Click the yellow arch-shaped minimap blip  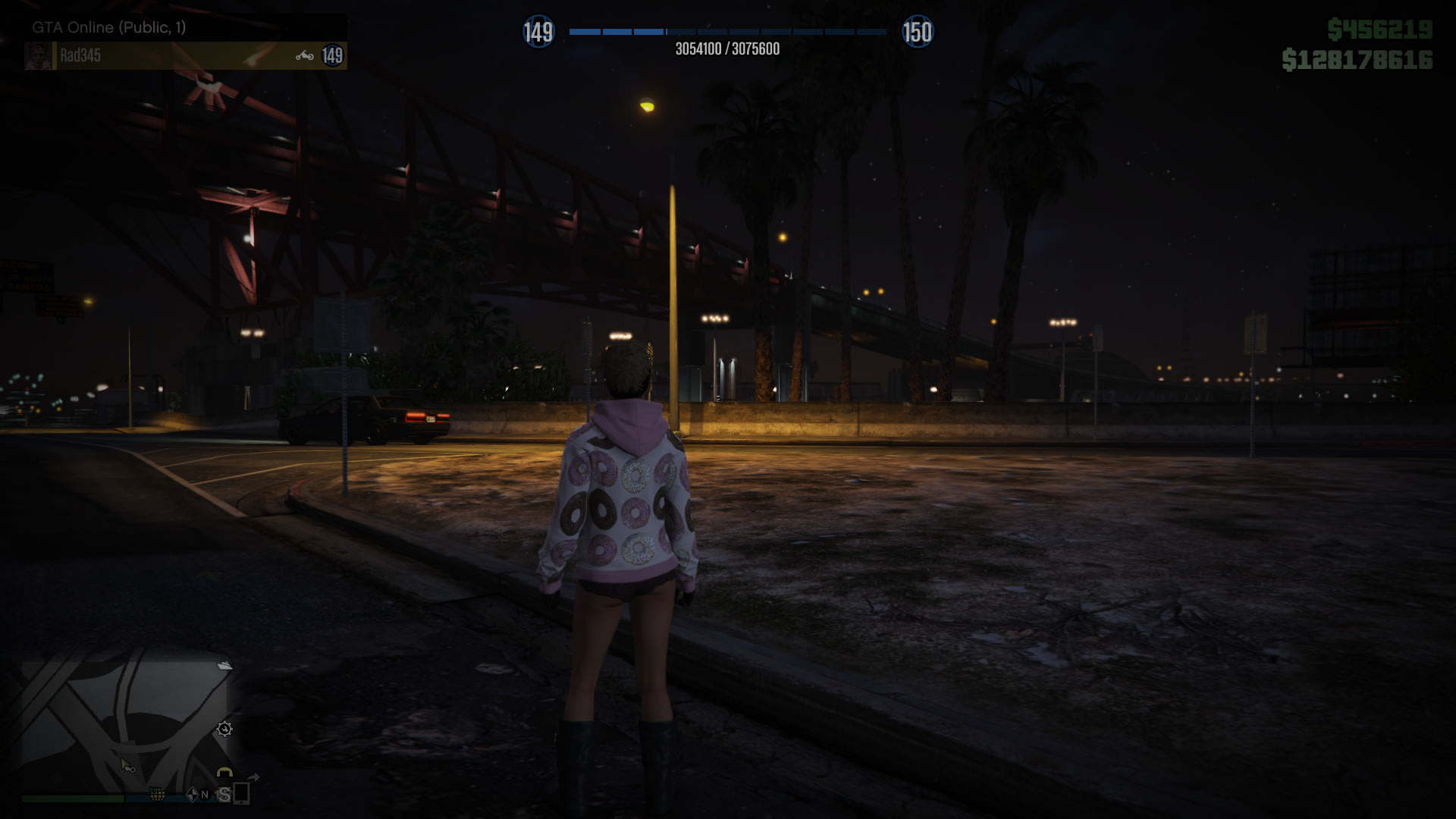tap(224, 773)
